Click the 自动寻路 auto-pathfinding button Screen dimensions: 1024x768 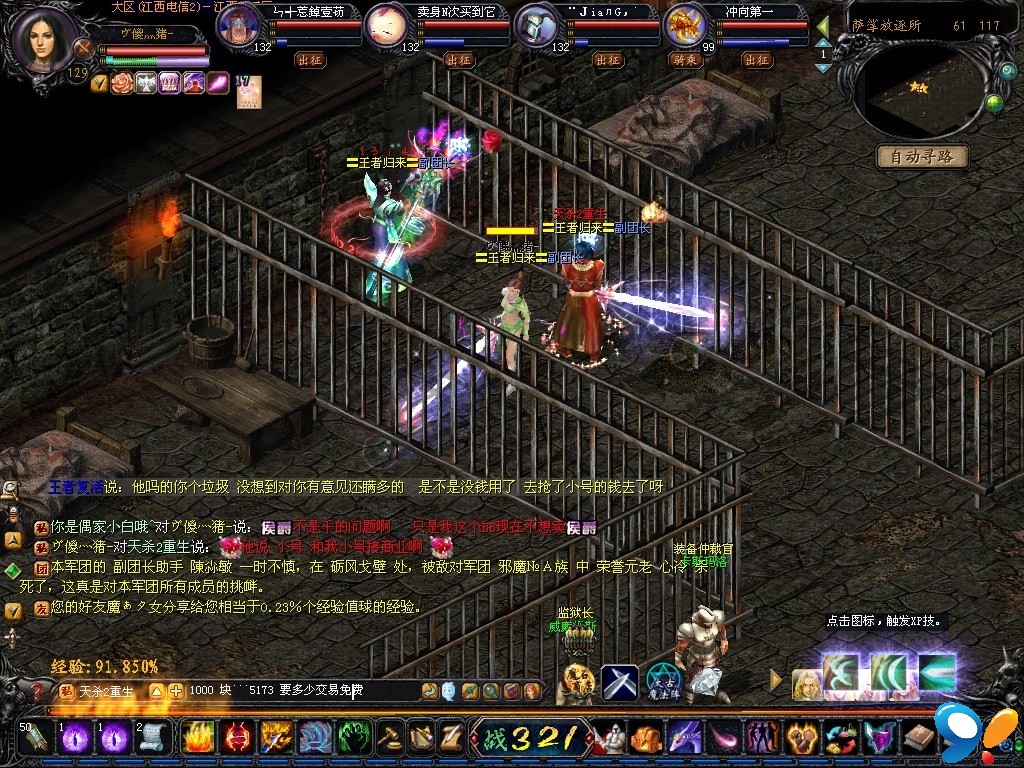pyautogui.click(x=922, y=157)
